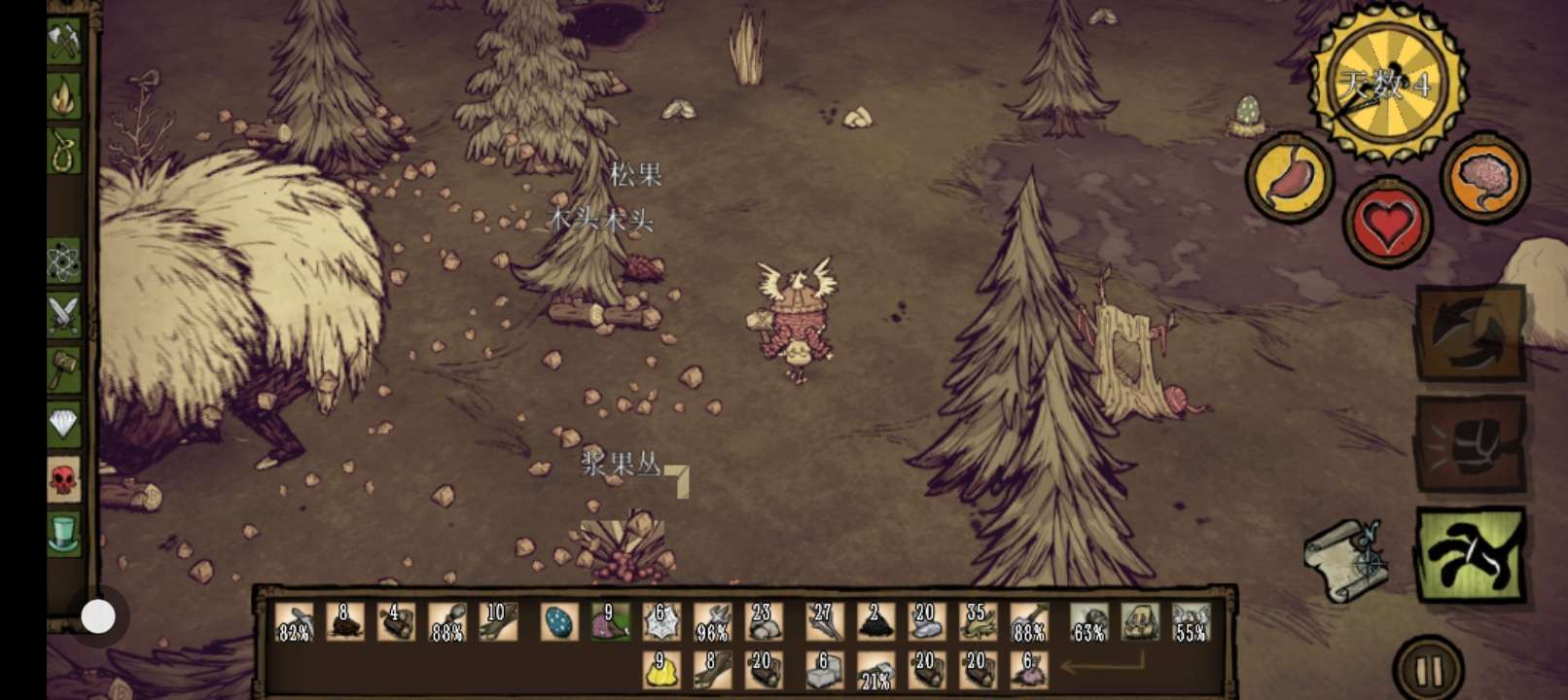Open the Magic red skull crafting tab
The width and height of the screenshot is (1568, 700).
64,479
